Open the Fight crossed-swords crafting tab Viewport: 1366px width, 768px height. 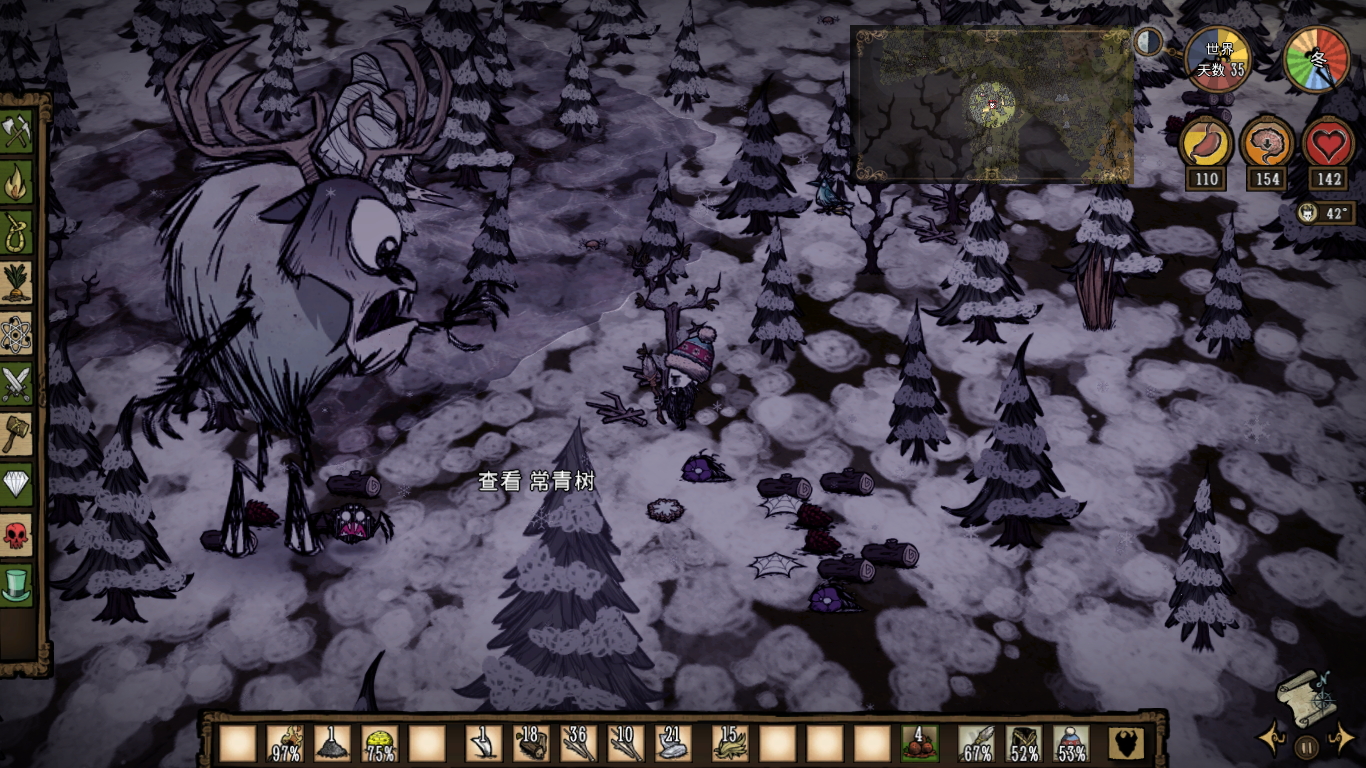click(17, 384)
